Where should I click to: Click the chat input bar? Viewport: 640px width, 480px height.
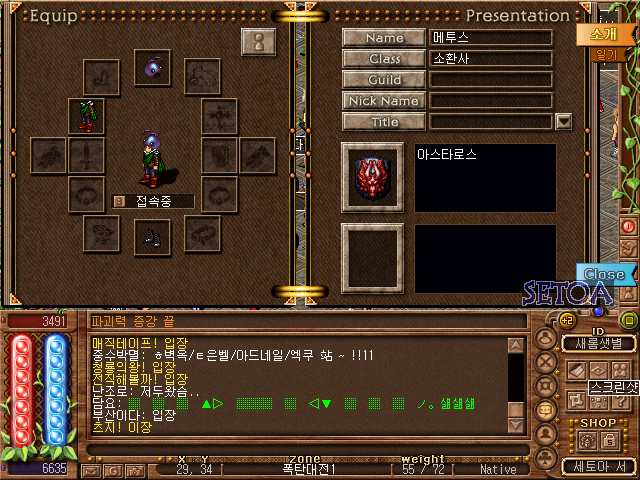[x=300, y=449]
